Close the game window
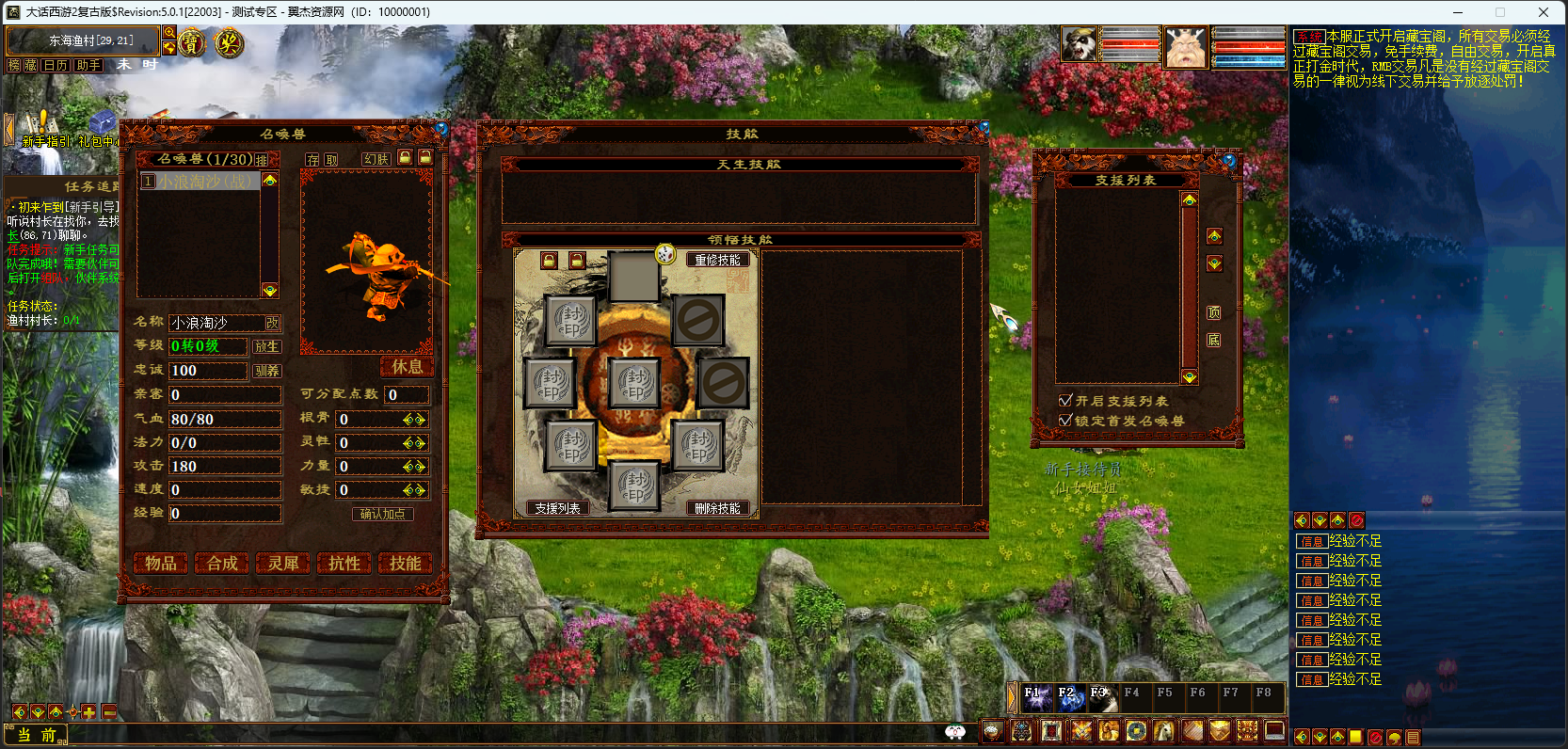The image size is (1568, 749). tap(1544, 12)
